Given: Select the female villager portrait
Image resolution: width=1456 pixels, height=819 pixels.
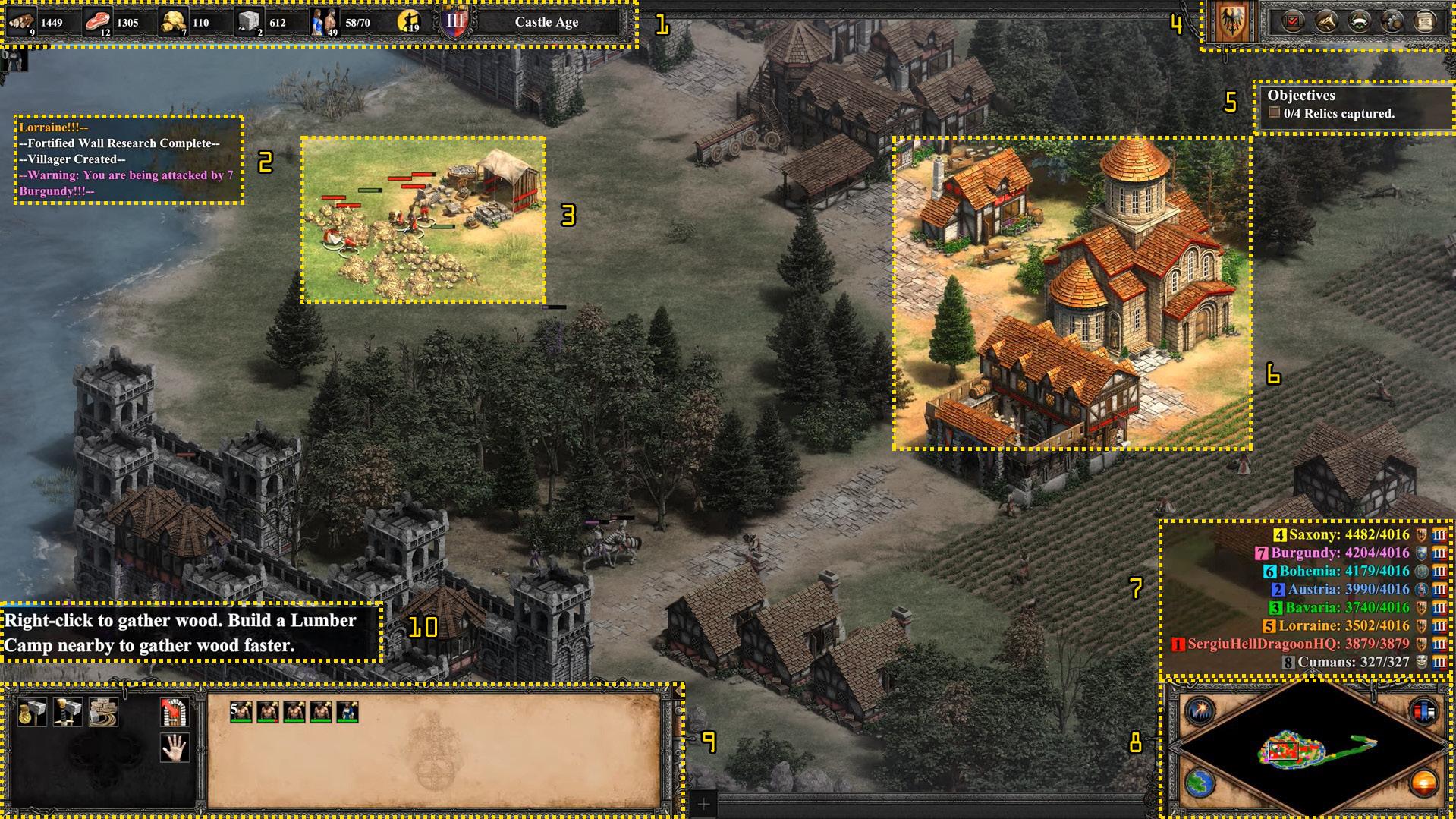Looking at the screenshot, I should (347, 712).
